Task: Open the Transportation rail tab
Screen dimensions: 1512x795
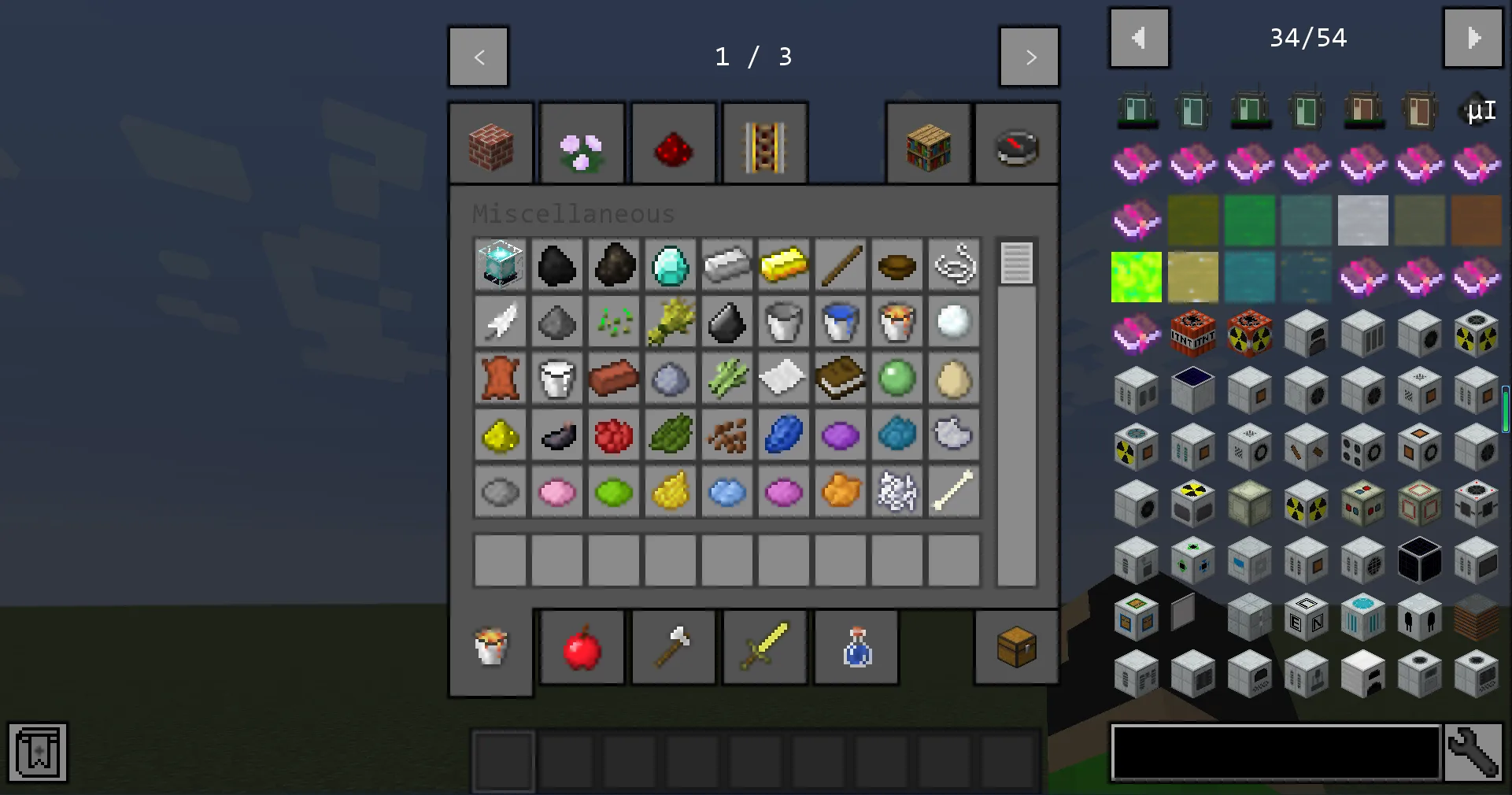Action: click(764, 142)
